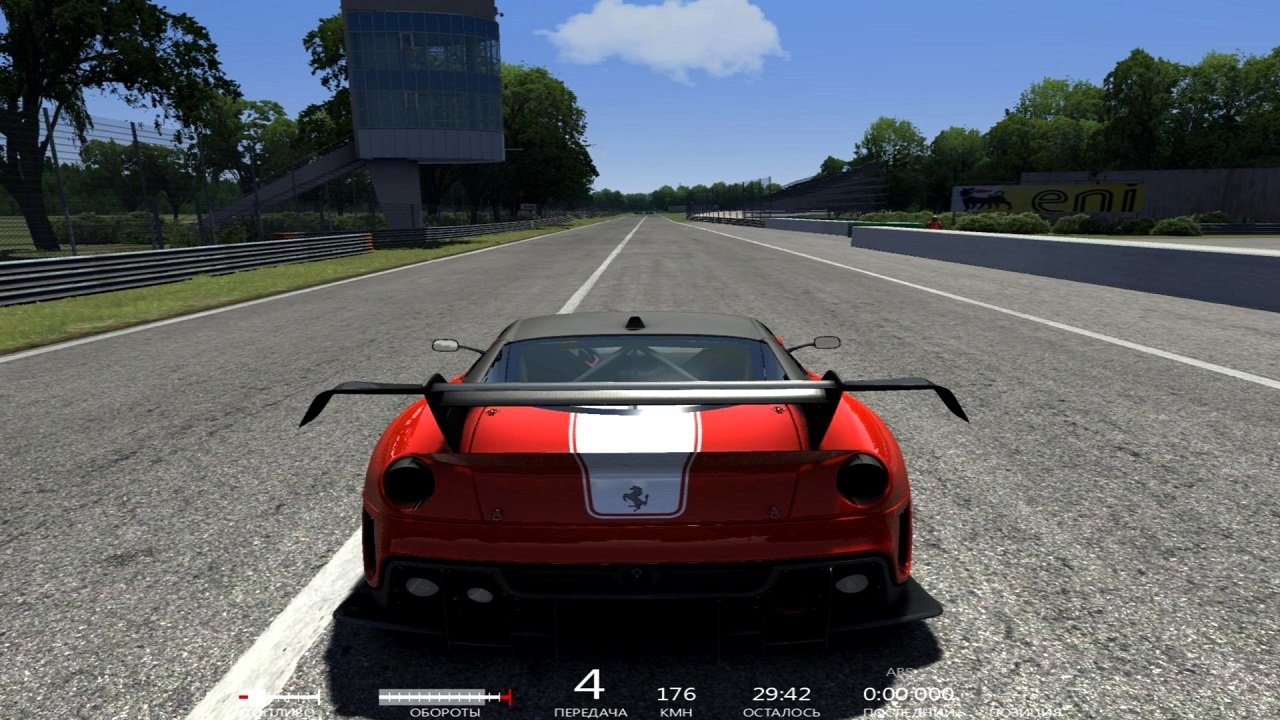1280x720 pixels.
Task: Select the КМН speed unit label
Action: [677, 710]
